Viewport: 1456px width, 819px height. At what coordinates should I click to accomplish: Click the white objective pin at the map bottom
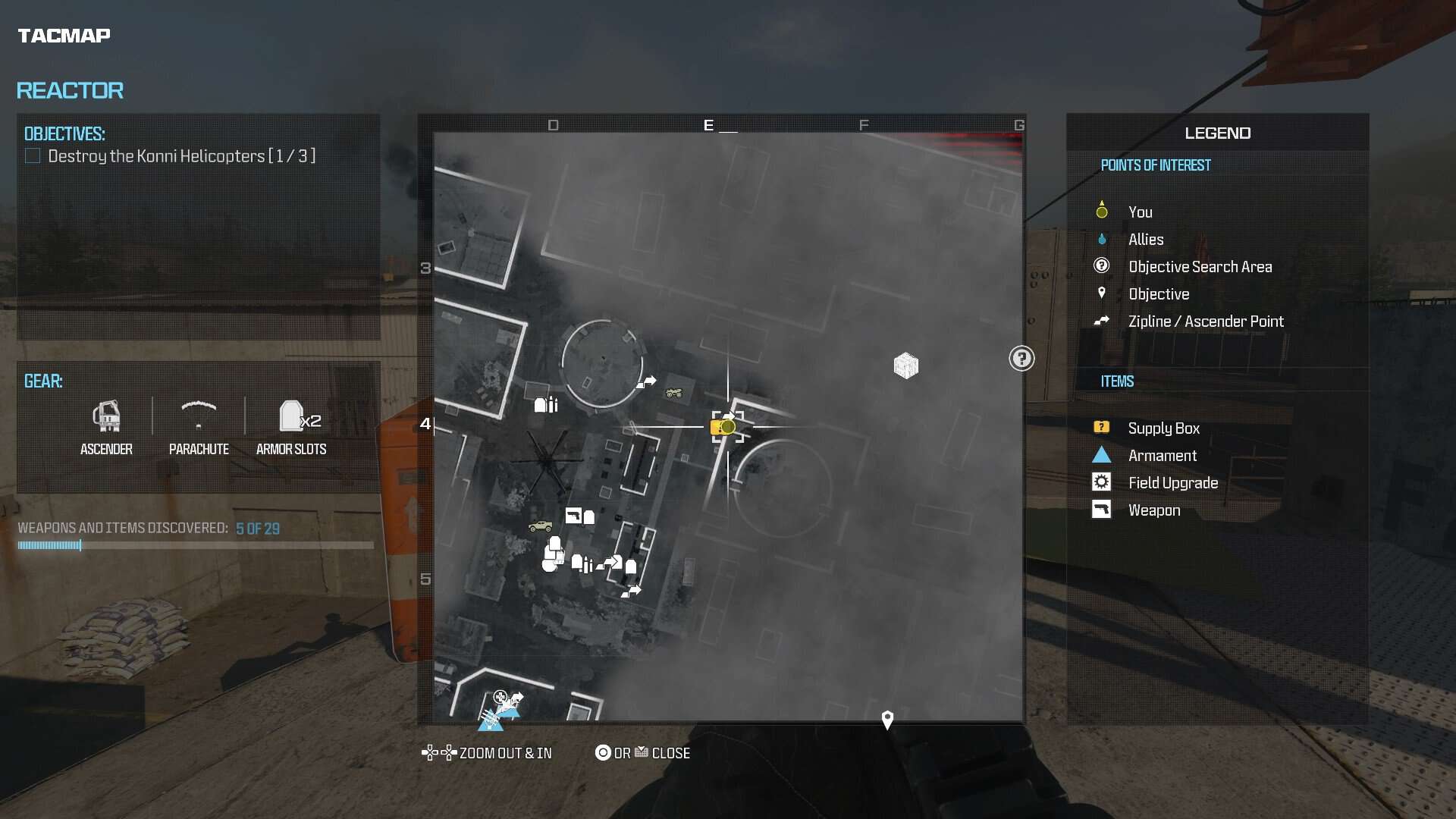click(x=887, y=719)
